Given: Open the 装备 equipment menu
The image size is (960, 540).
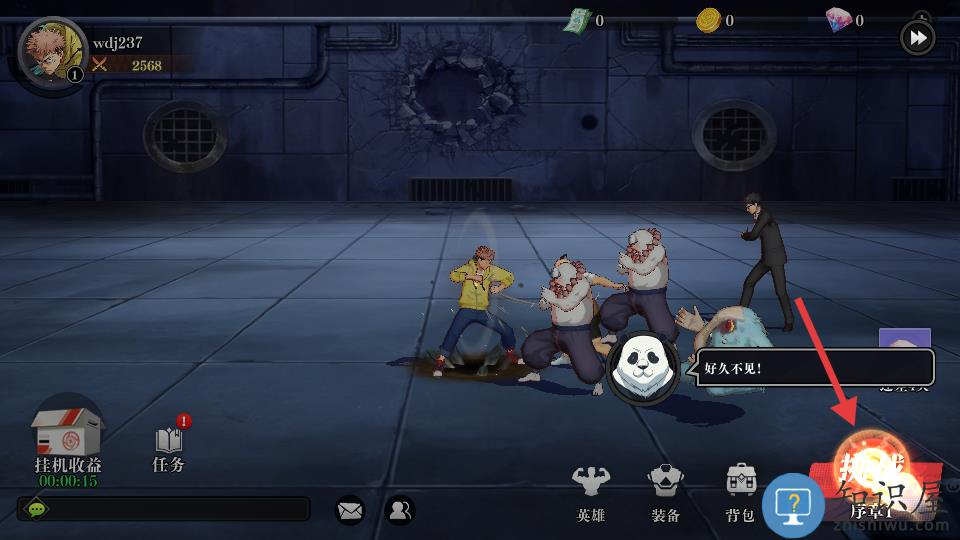Looking at the screenshot, I should tap(665, 492).
